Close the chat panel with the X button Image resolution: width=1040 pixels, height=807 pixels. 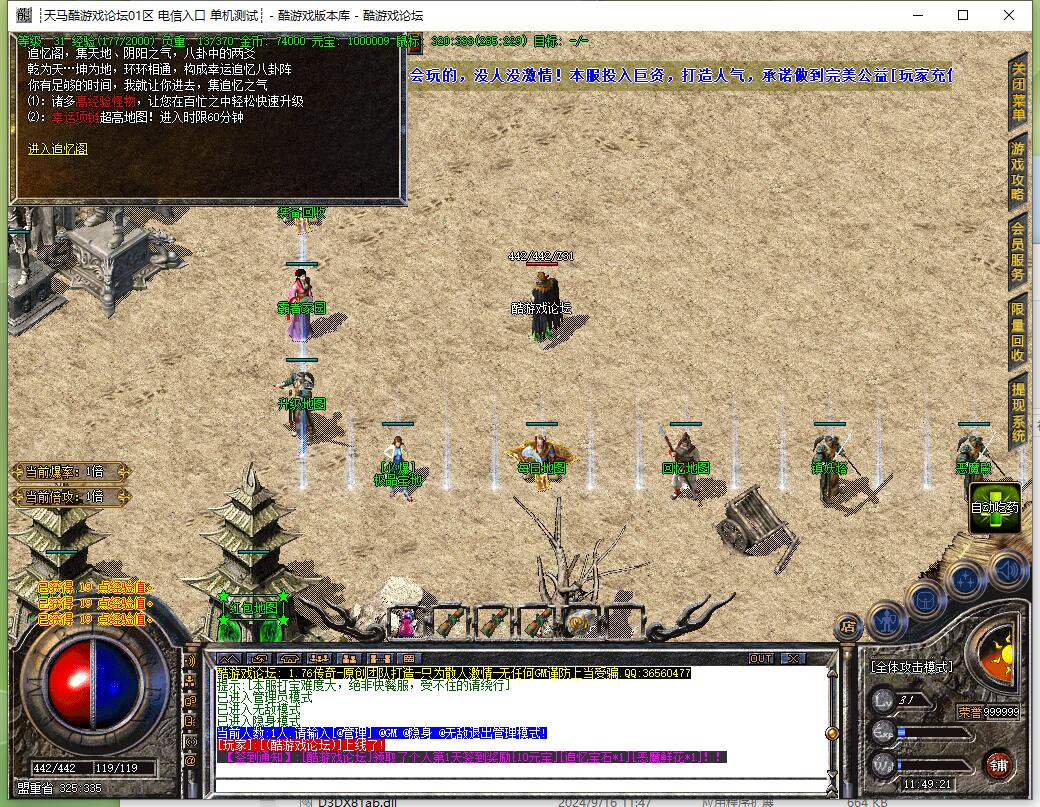793,658
